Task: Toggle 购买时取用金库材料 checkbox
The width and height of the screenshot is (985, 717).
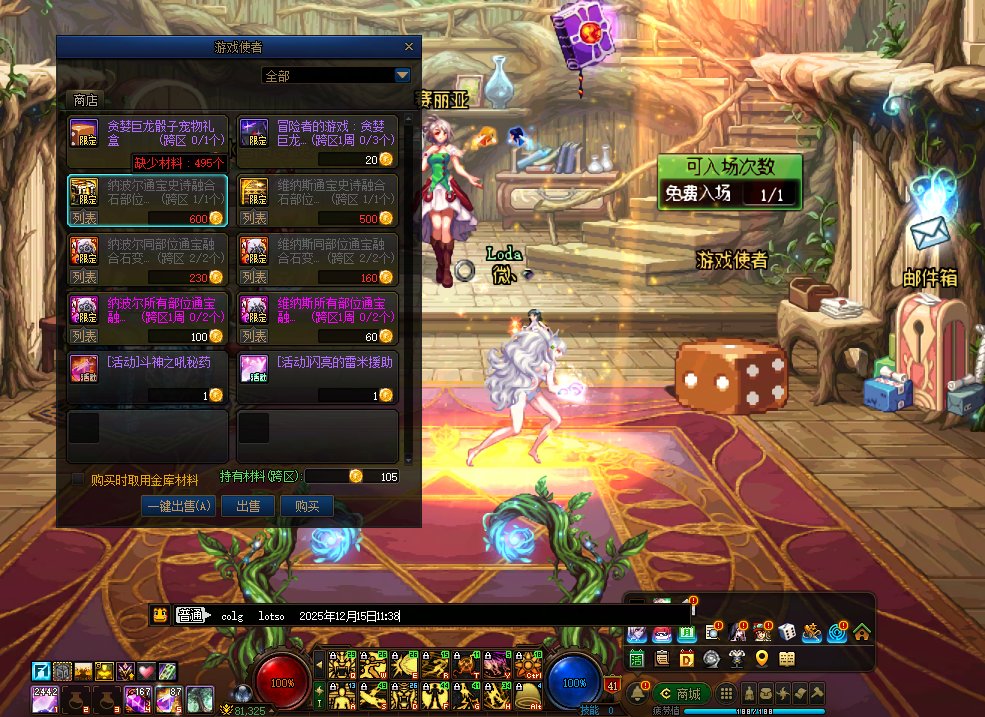Action: [78, 480]
